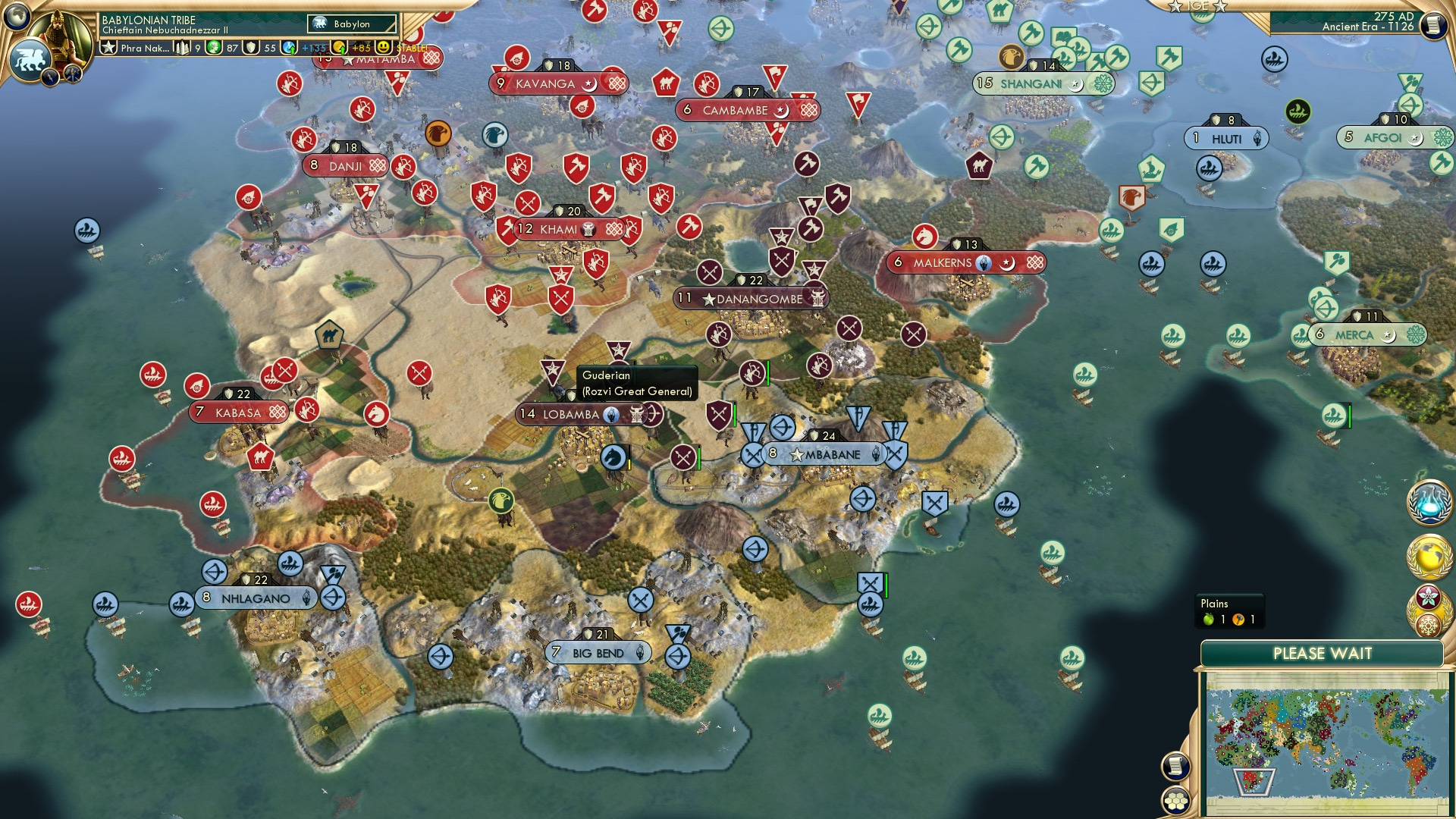Toggle strategic view with the hex grid button
This screenshot has width=1456, height=819.
click(x=1175, y=802)
